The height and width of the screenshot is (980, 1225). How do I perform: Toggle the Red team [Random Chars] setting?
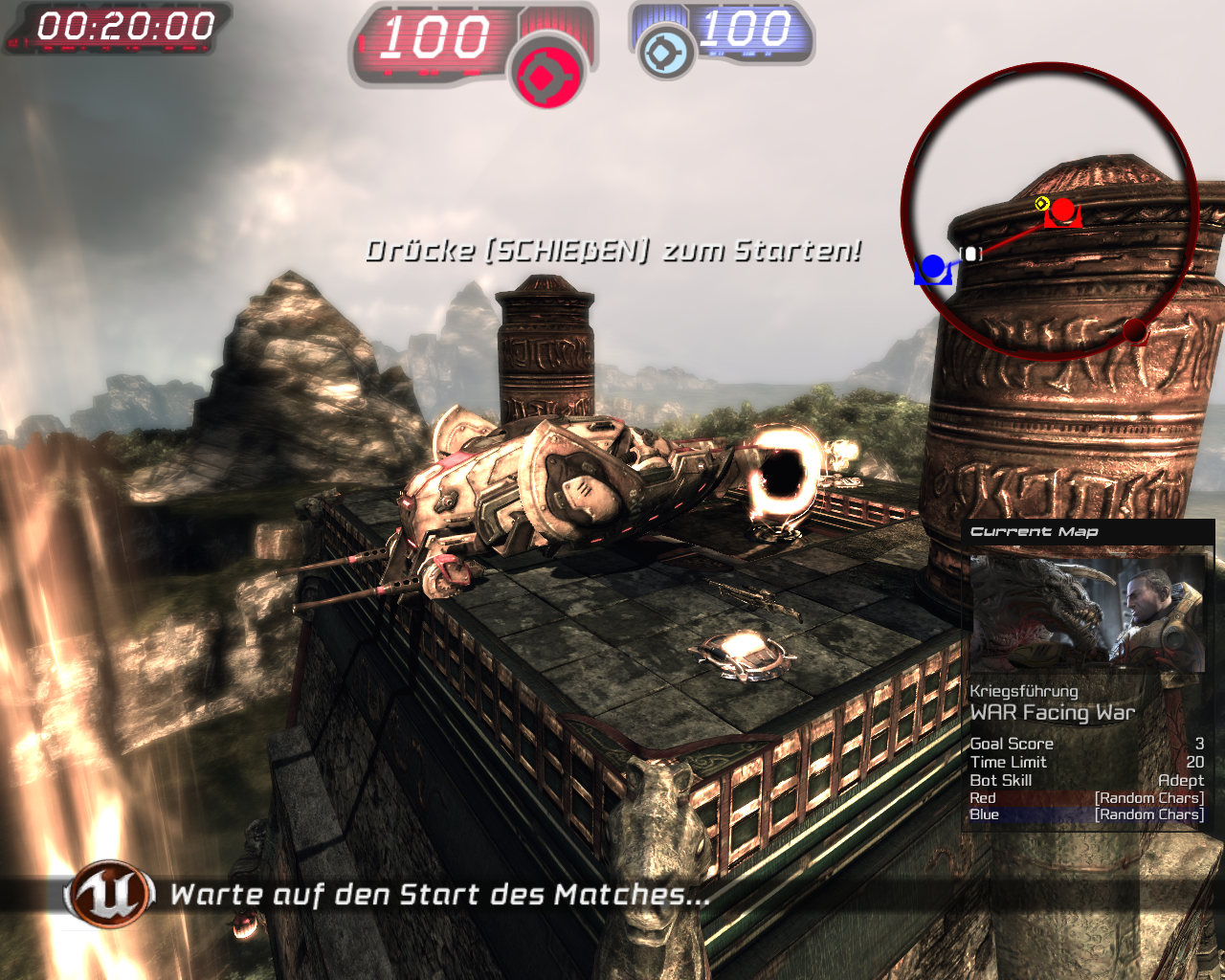[x=1148, y=797]
